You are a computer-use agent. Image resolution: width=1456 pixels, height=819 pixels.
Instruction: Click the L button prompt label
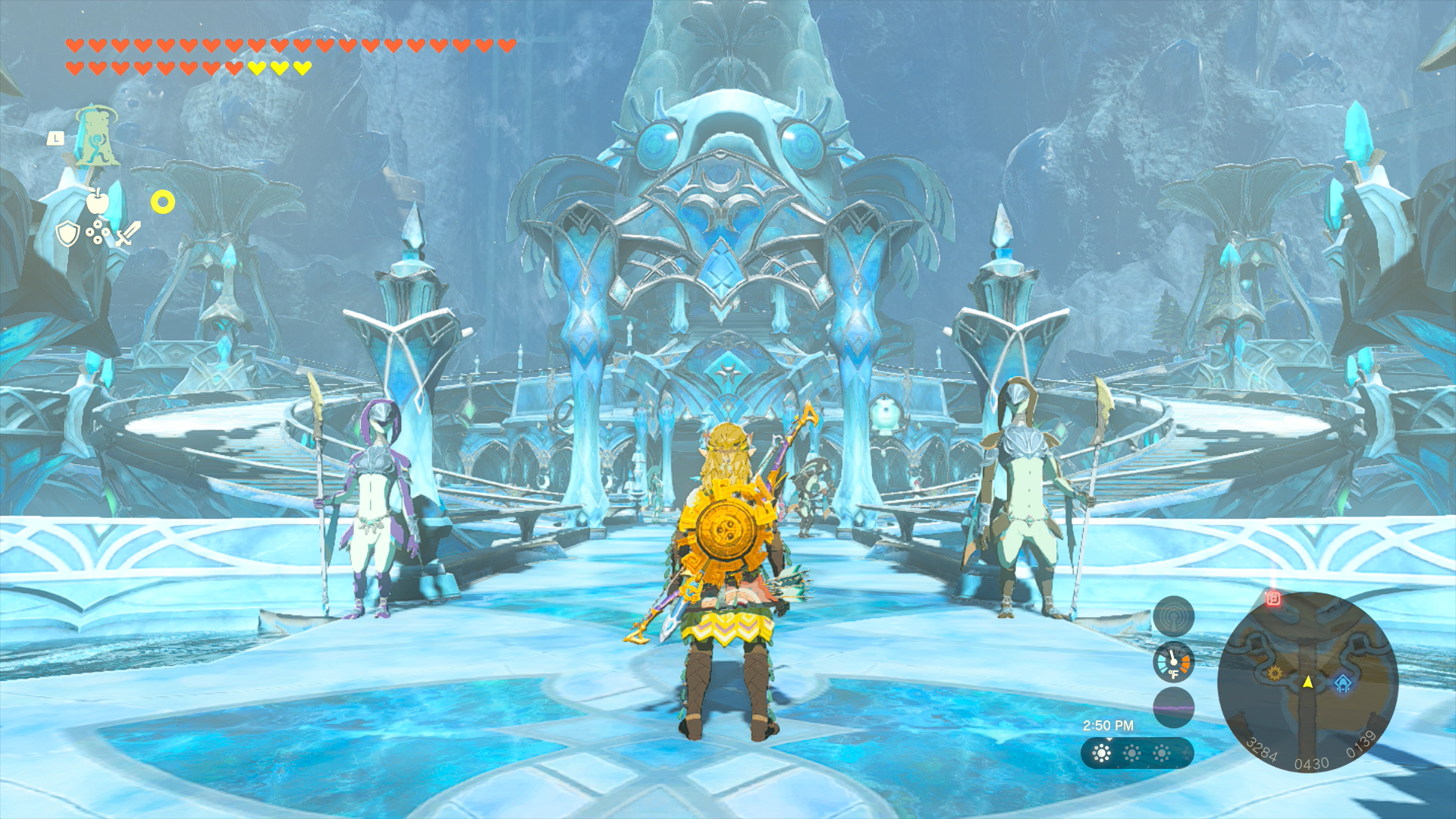56,137
